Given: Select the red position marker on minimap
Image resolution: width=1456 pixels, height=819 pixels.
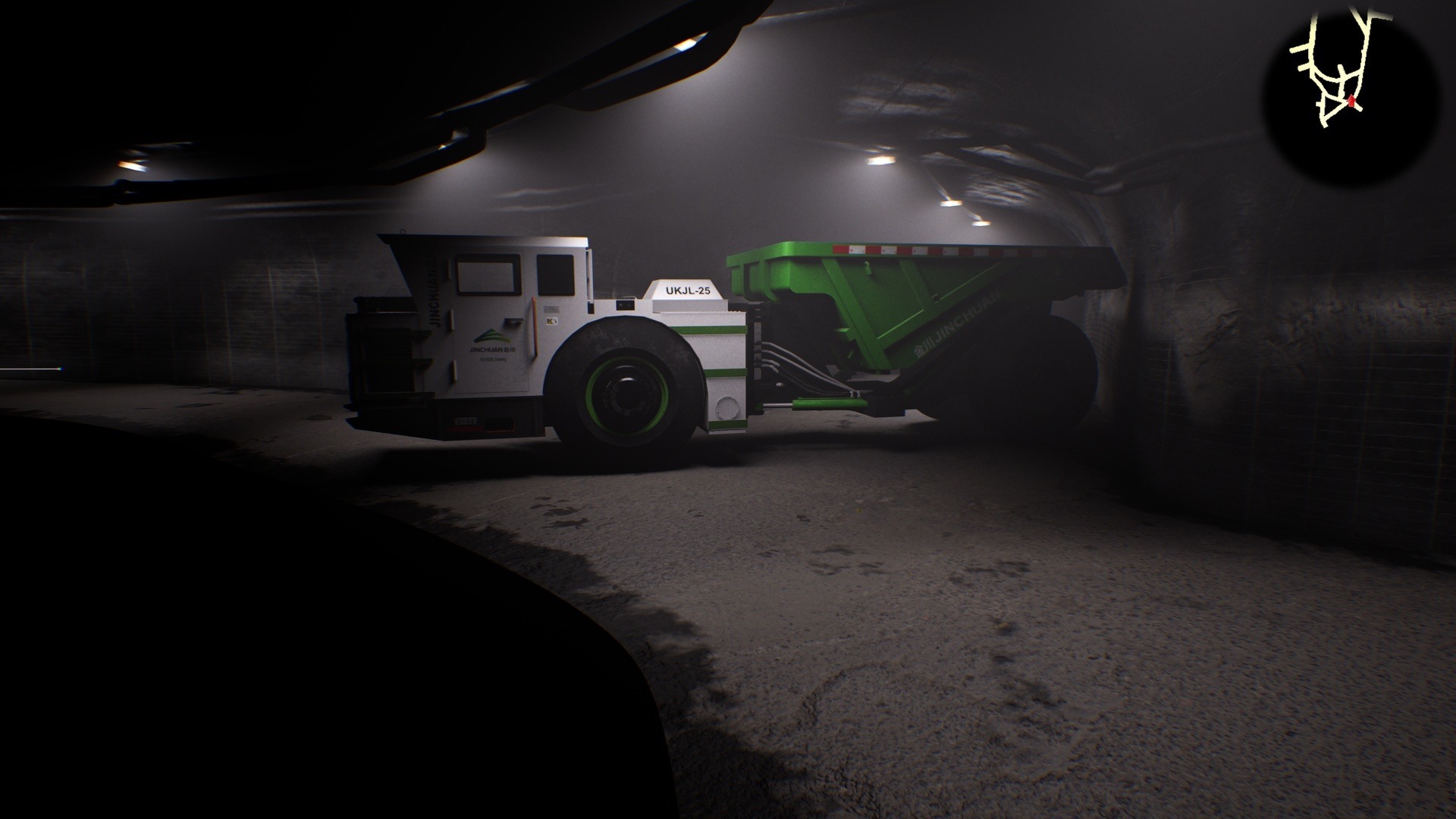Looking at the screenshot, I should (x=1351, y=100).
